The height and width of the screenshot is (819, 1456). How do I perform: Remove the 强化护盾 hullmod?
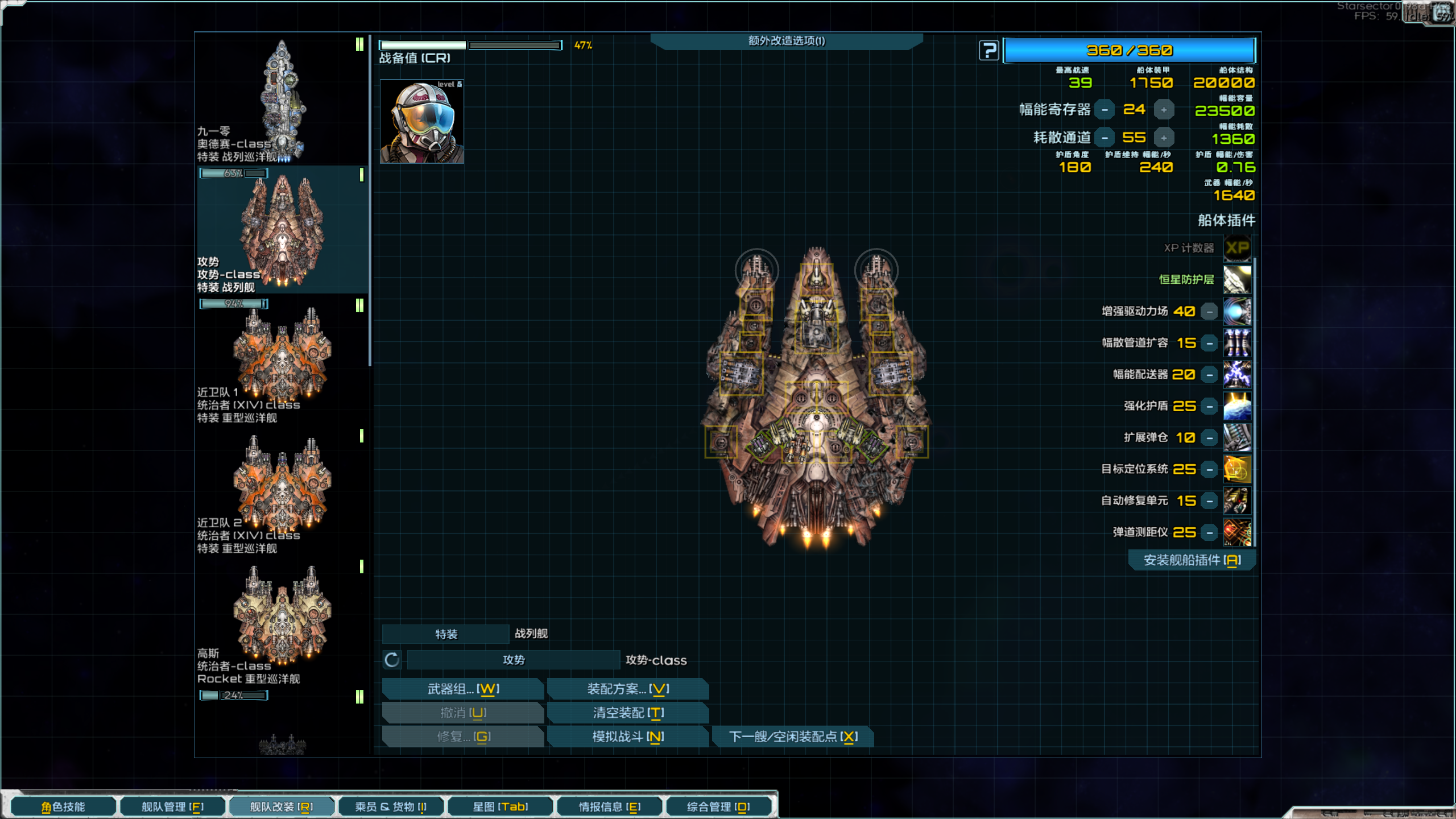pos(1210,406)
